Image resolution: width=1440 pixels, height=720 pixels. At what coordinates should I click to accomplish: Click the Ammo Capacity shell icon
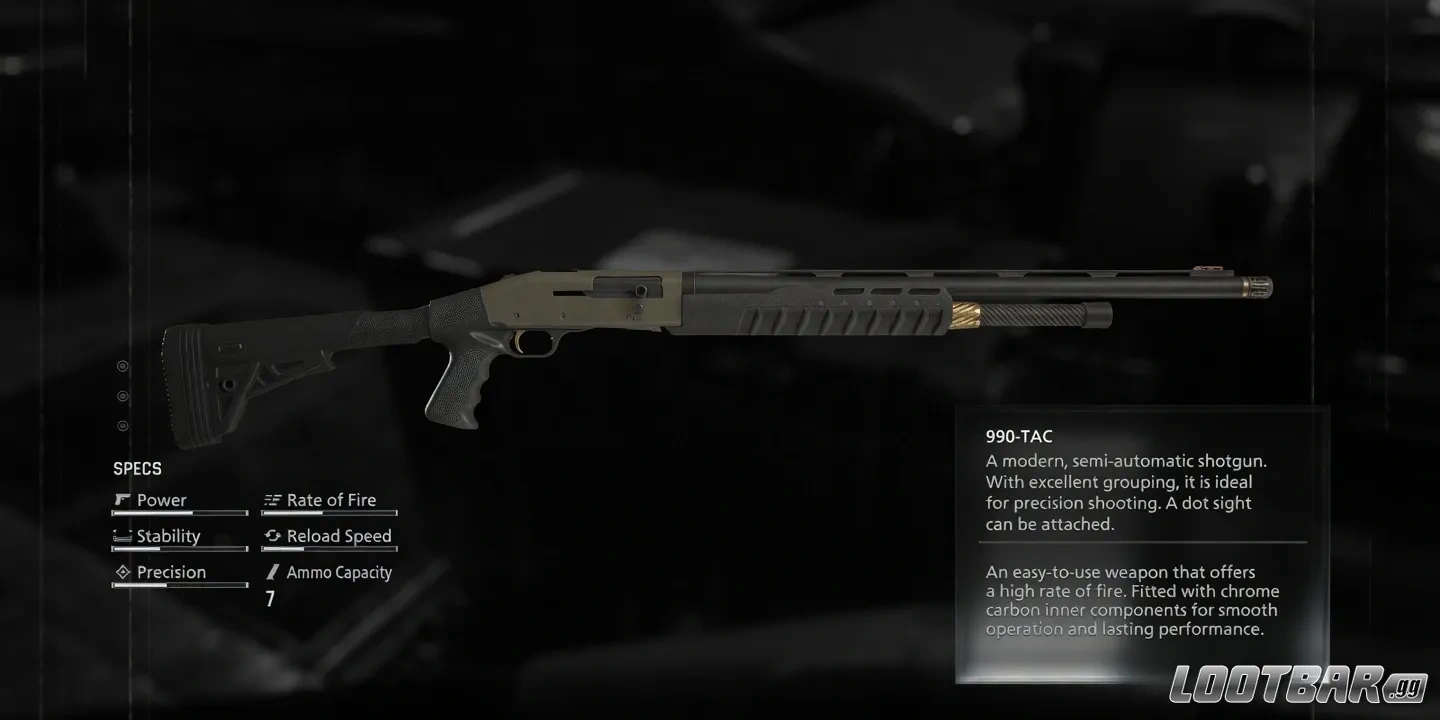(272, 571)
